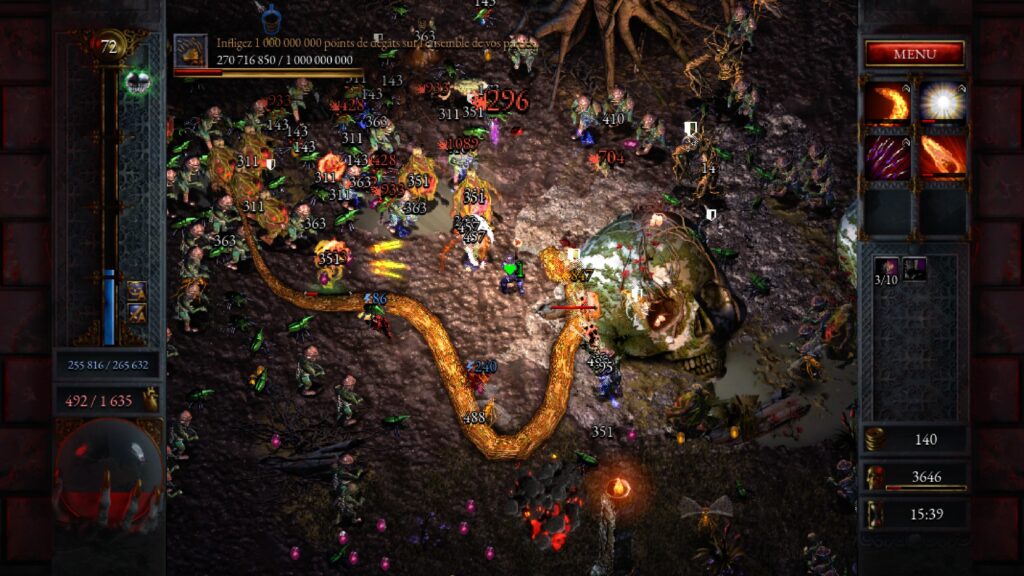Viewport: 1024px width, 576px height.
Task: Click the dark purple item icon
Action: coord(915,267)
